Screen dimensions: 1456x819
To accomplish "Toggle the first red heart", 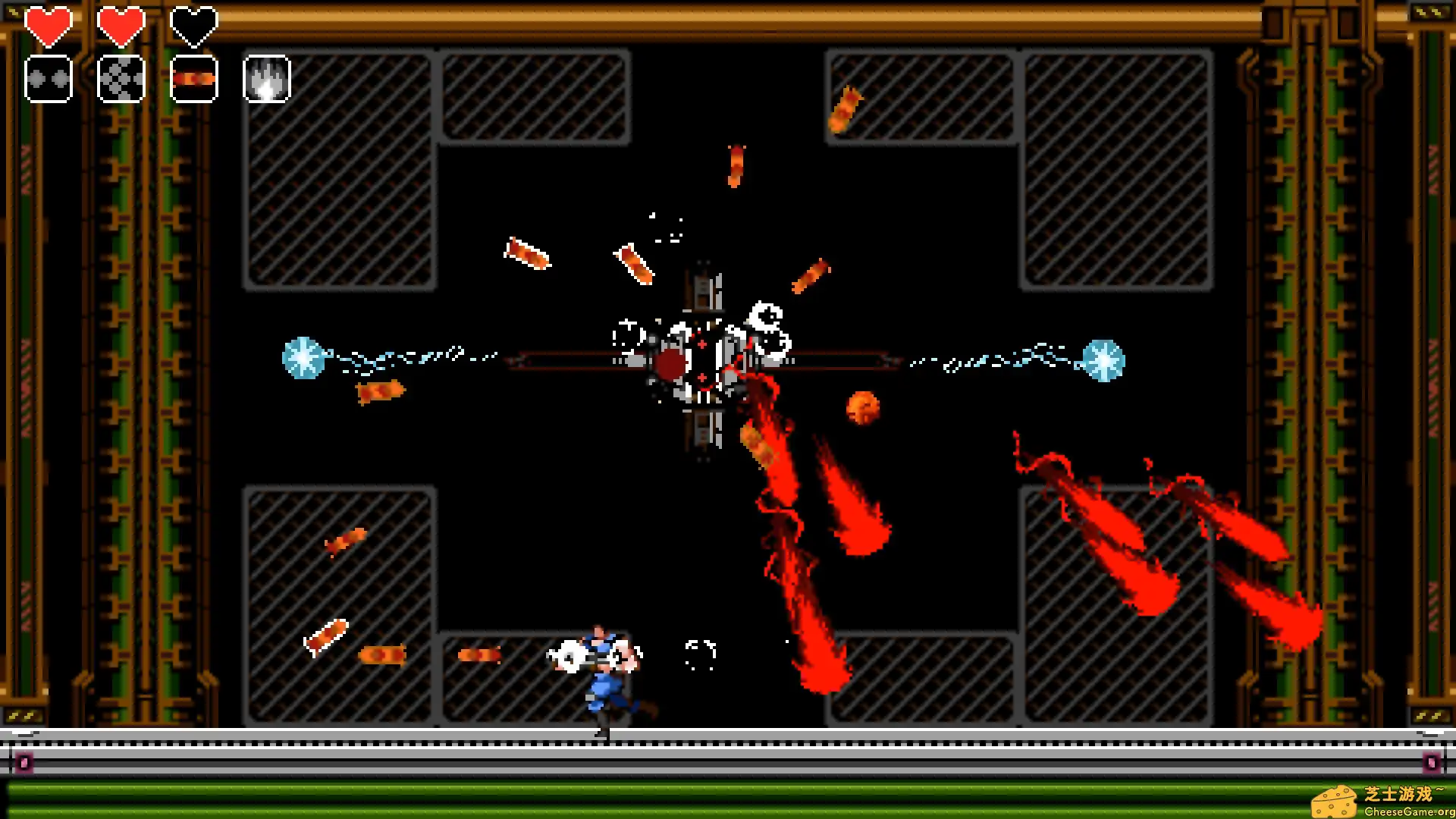I will tap(48, 25).
